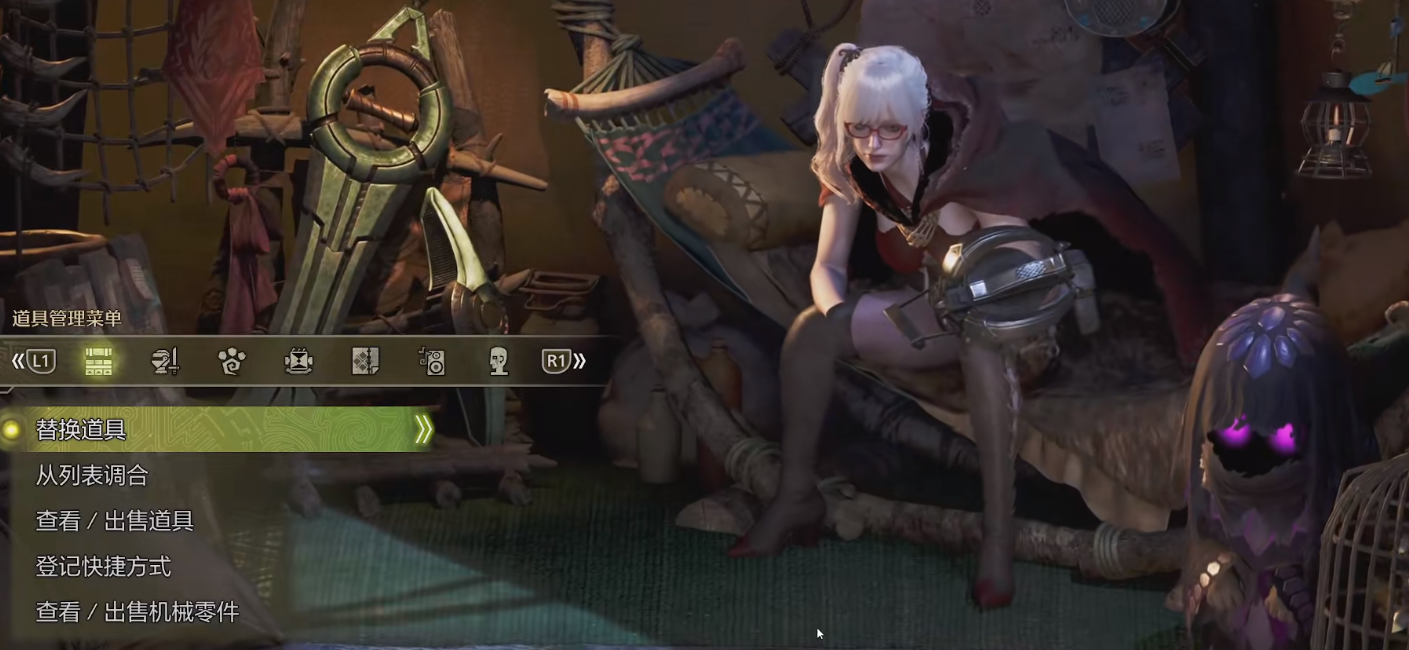The image size is (1409, 650).
Task: Open 查看 / 出售道具
Action: coord(115,521)
